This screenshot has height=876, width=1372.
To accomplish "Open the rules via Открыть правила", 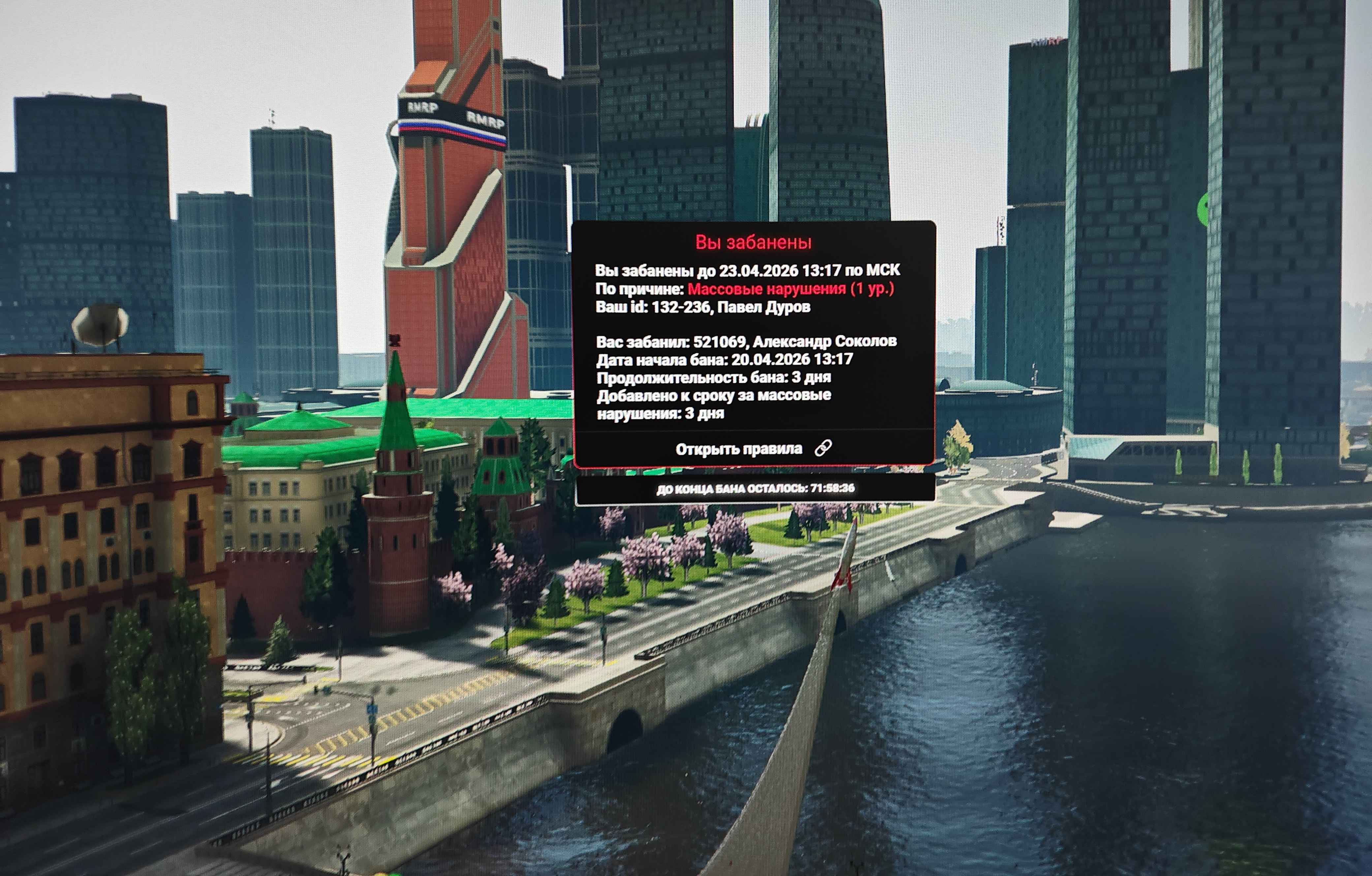I will click(x=753, y=449).
